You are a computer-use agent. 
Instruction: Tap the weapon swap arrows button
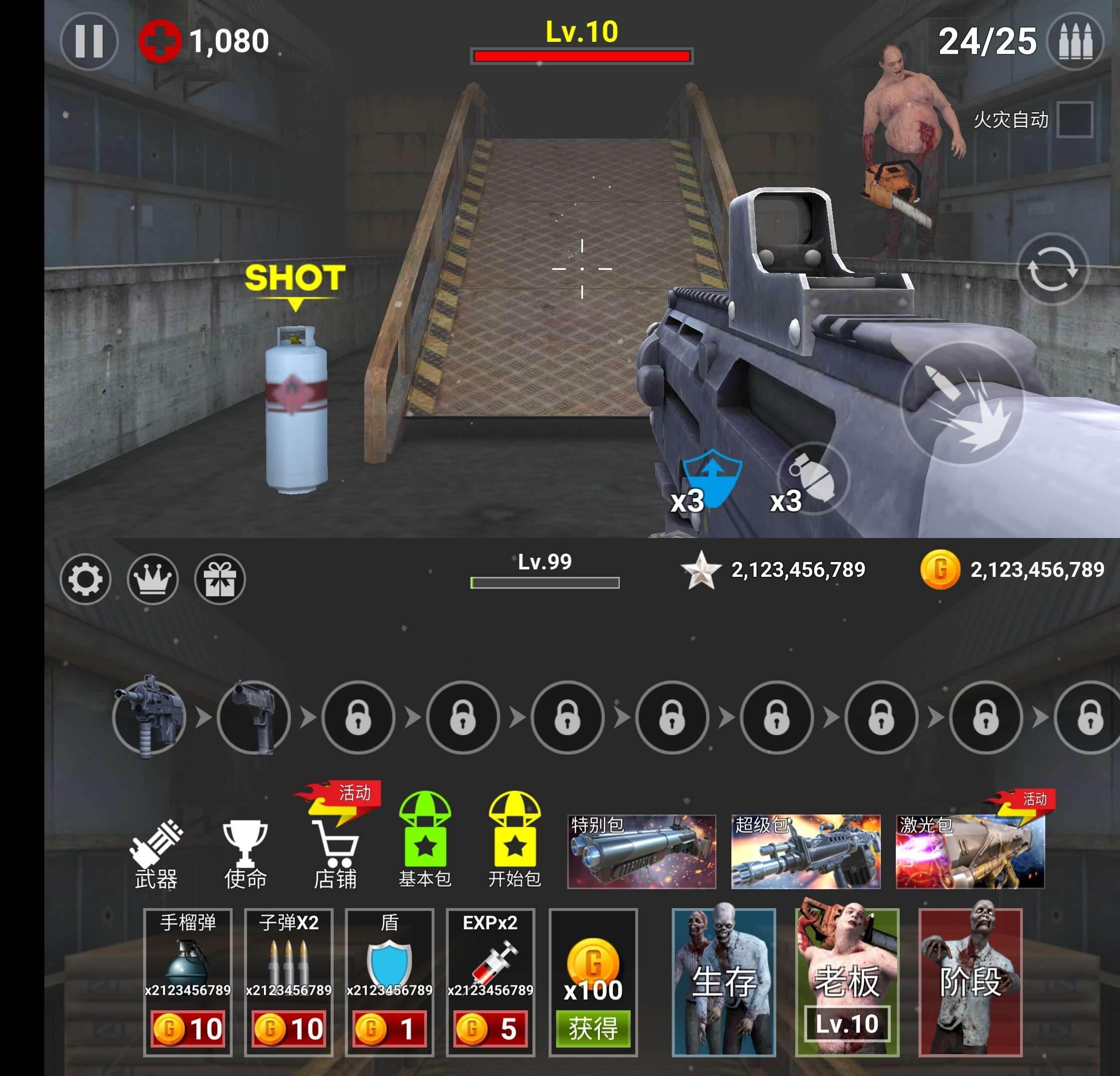tap(1052, 269)
